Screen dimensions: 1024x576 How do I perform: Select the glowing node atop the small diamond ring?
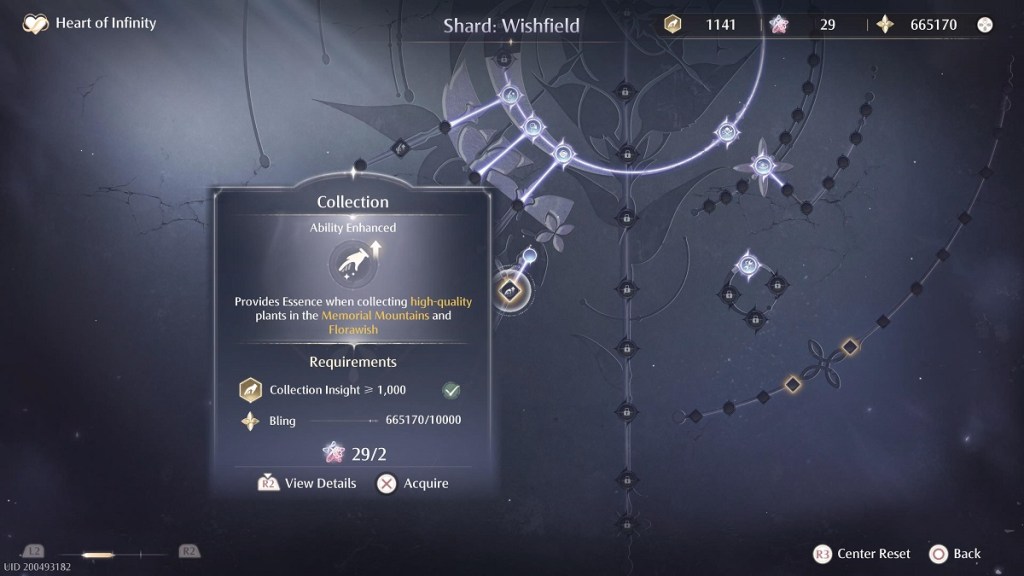pyautogui.click(x=748, y=265)
